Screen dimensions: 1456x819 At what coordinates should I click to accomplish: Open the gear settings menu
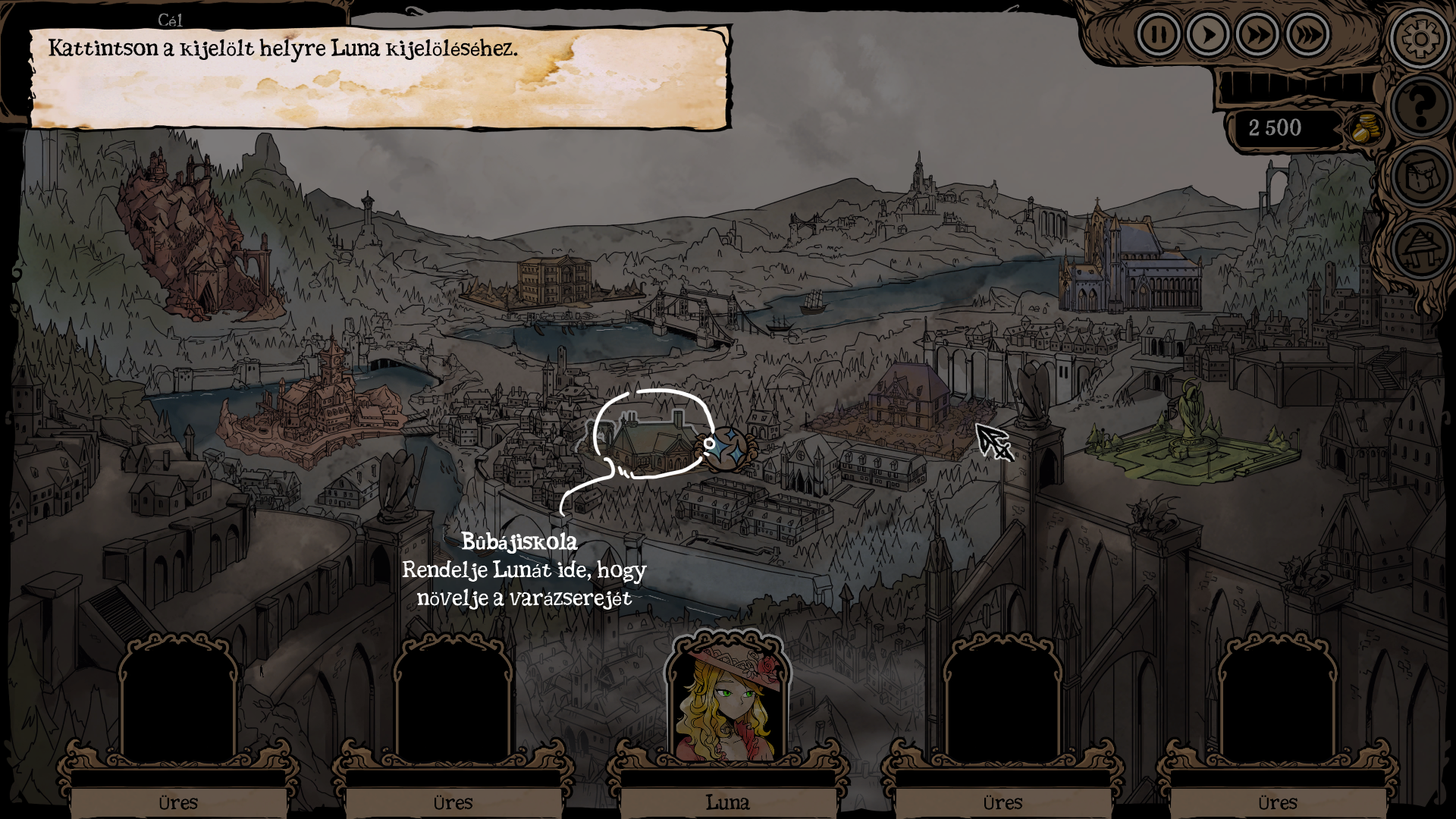1420,38
